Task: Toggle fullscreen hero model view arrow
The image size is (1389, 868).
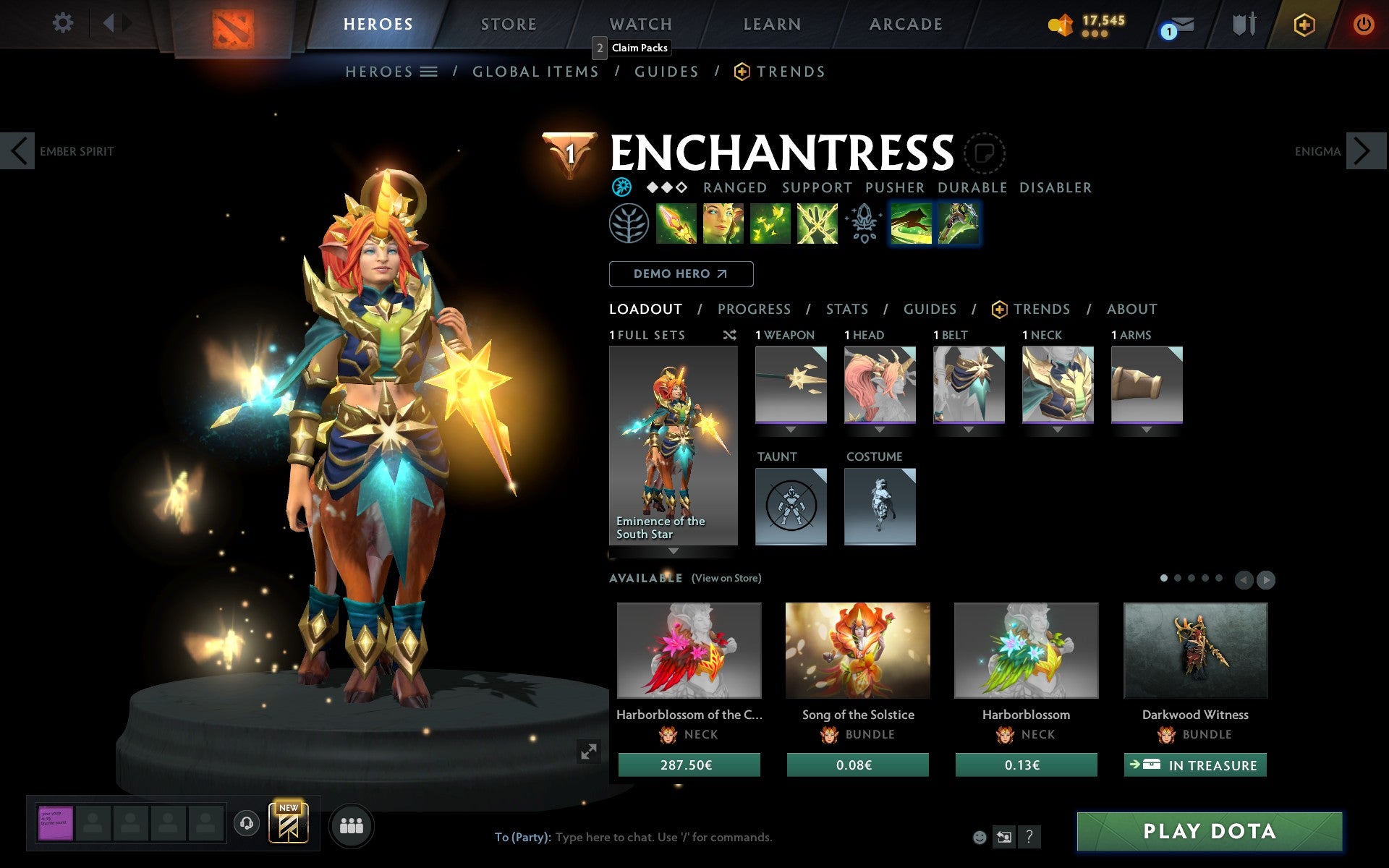Action: pyautogui.click(x=588, y=753)
